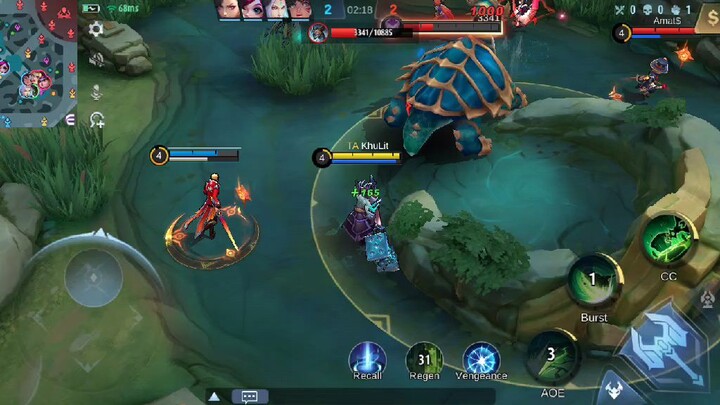Cast the CC skill
Image resolution: width=720 pixels, height=405 pixels.
coord(668,238)
